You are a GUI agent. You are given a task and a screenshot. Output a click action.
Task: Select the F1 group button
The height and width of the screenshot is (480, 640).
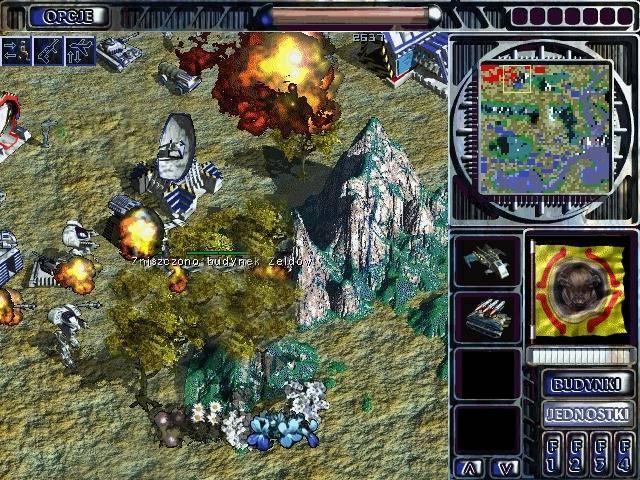click(x=553, y=453)
